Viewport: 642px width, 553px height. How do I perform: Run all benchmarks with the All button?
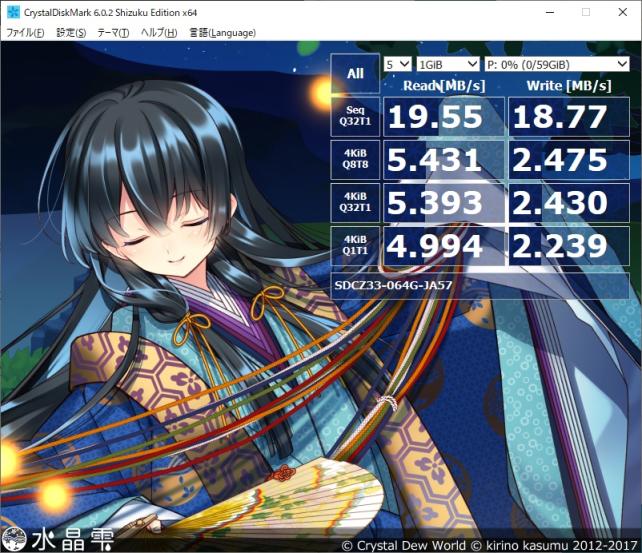[355, 73]
